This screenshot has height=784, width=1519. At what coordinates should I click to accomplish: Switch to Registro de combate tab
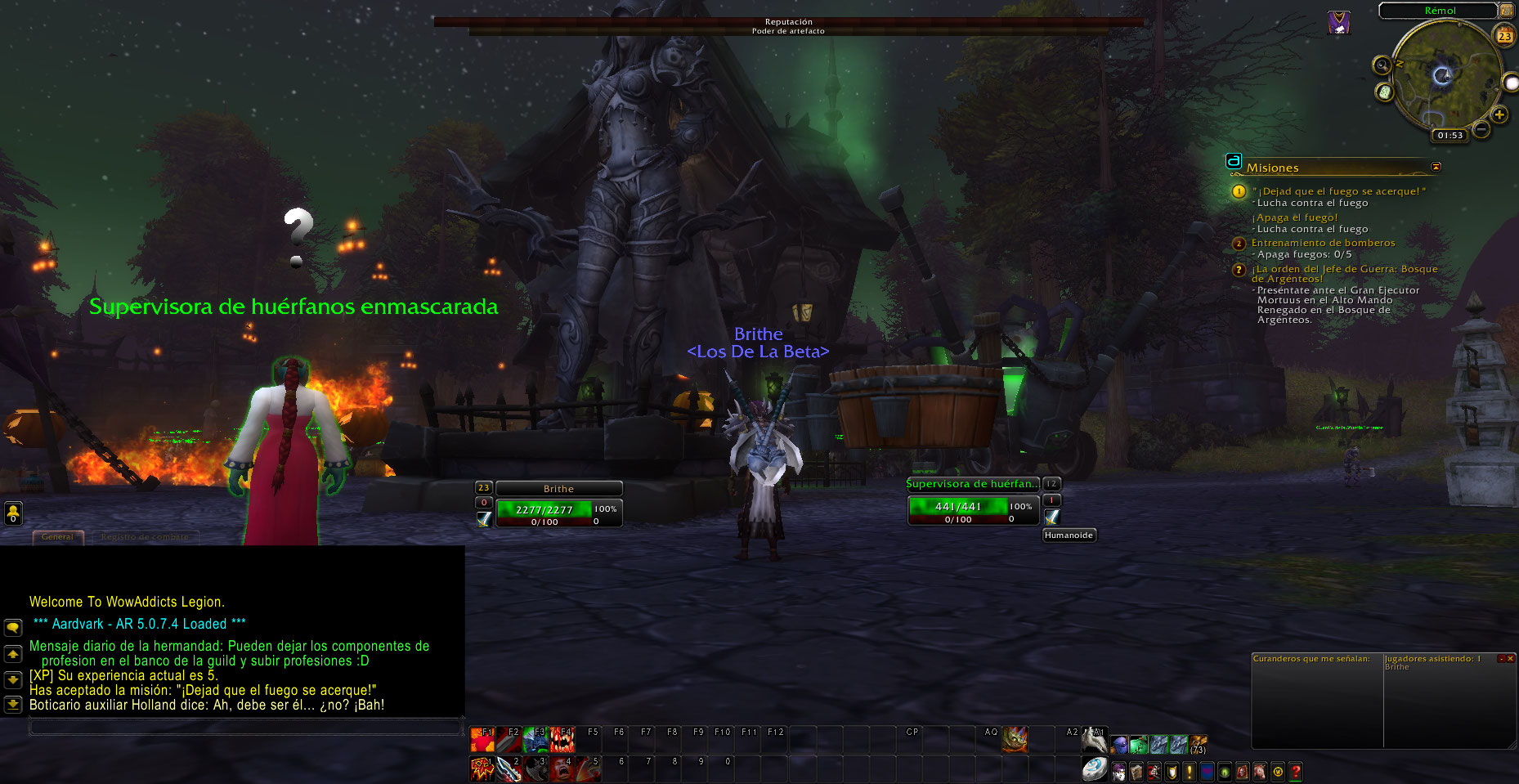pos(145,537)
